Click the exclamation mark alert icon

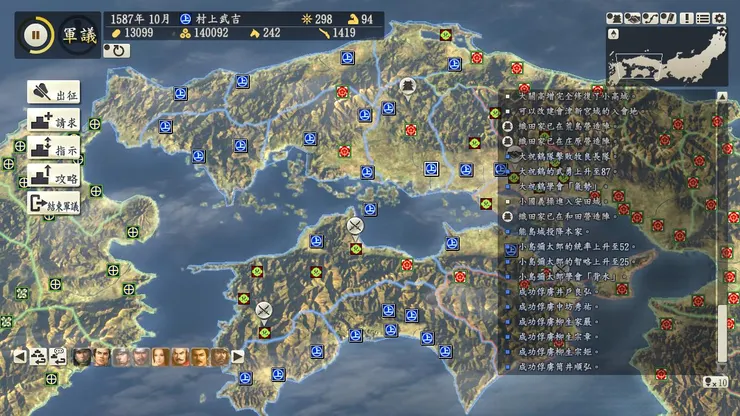686,18
